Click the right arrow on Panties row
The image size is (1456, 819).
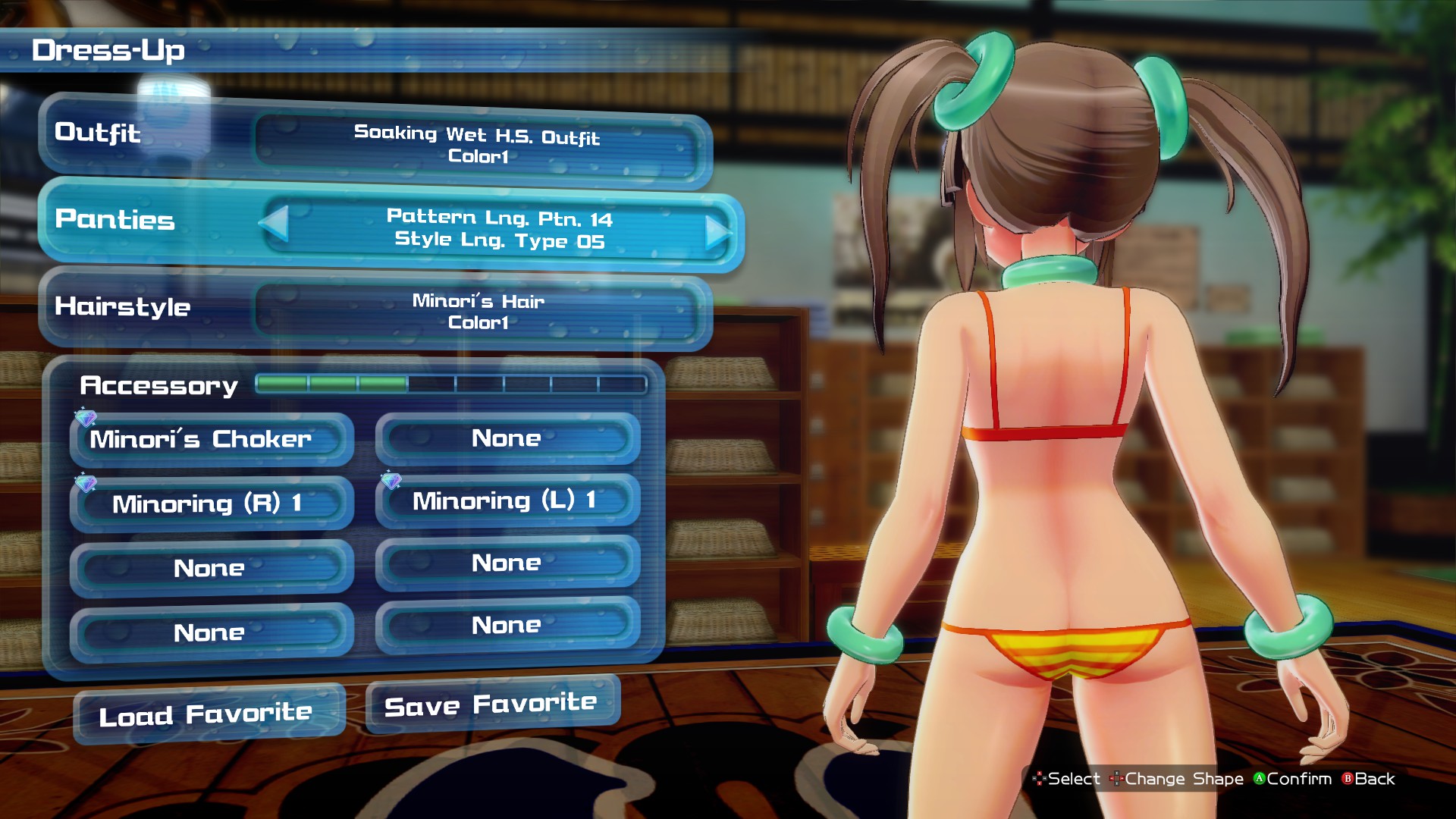coord(717,232)
